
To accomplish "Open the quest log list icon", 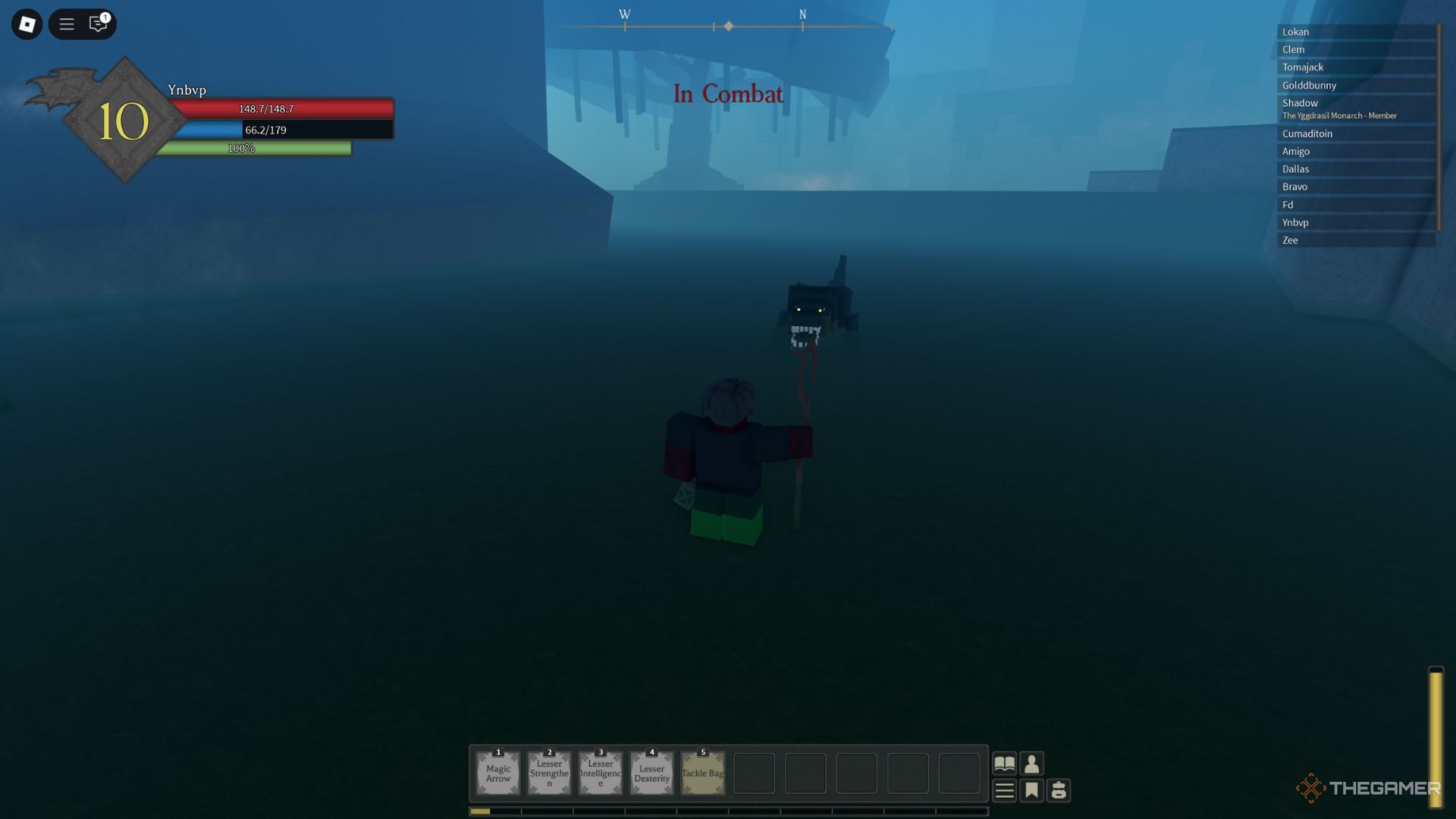I will [x=1004, y=790].
